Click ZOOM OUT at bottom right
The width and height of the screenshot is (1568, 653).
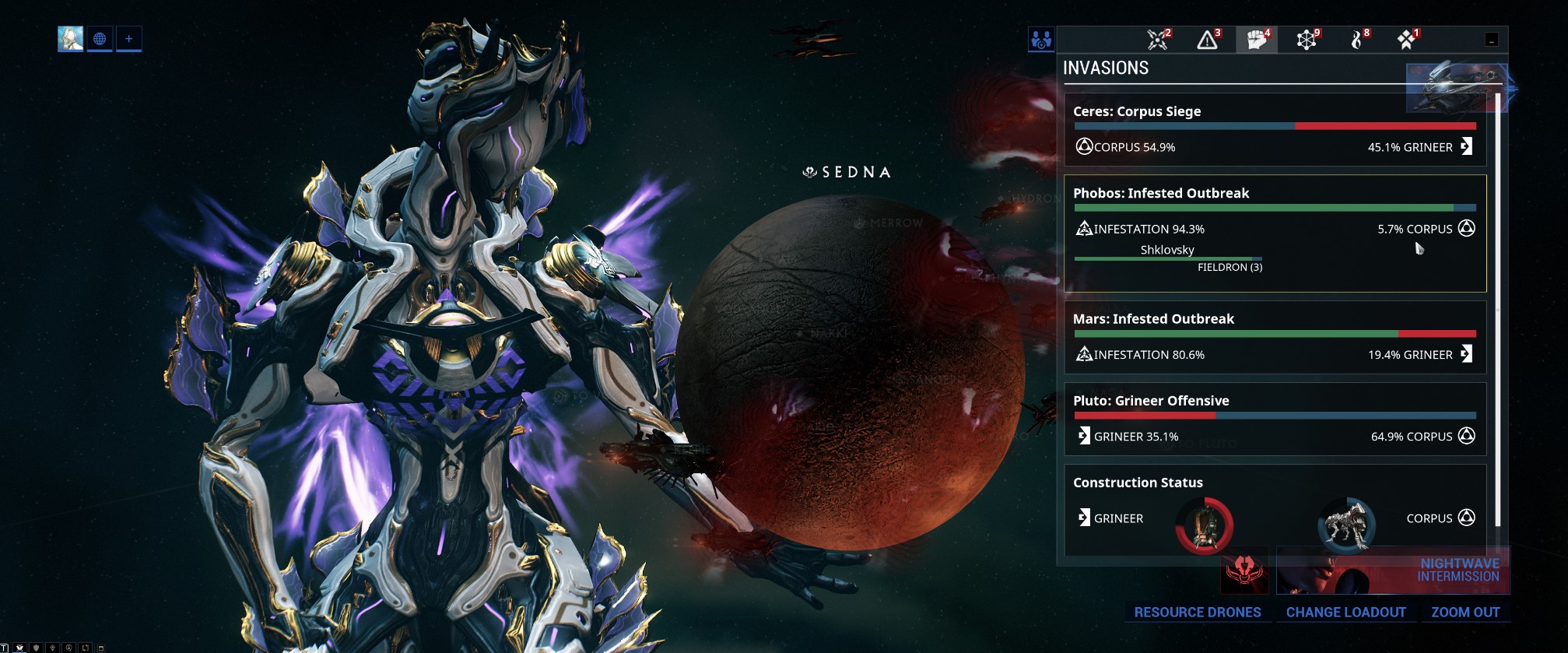point(1466,613)
